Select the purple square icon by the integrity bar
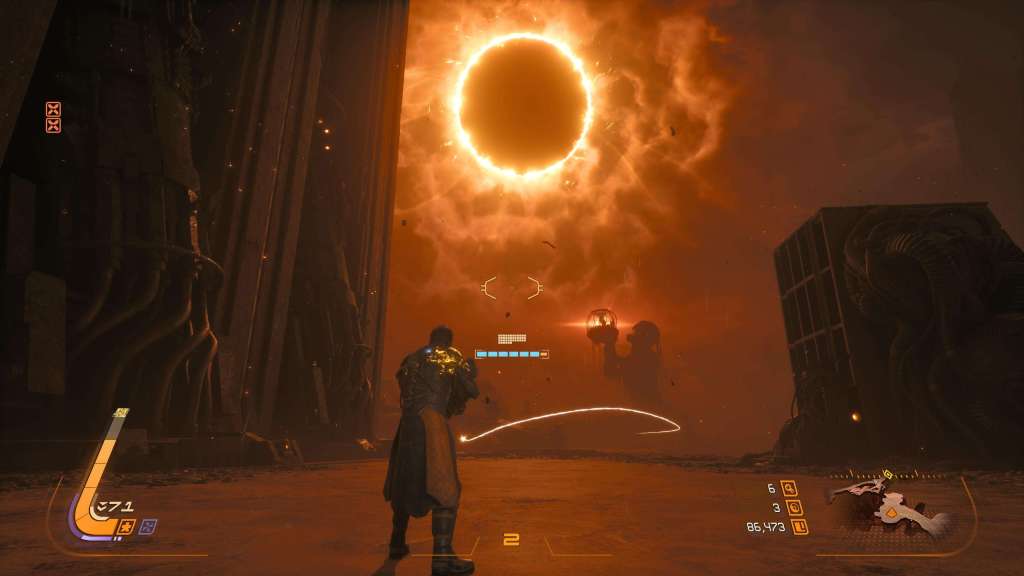 pos(148,526)
